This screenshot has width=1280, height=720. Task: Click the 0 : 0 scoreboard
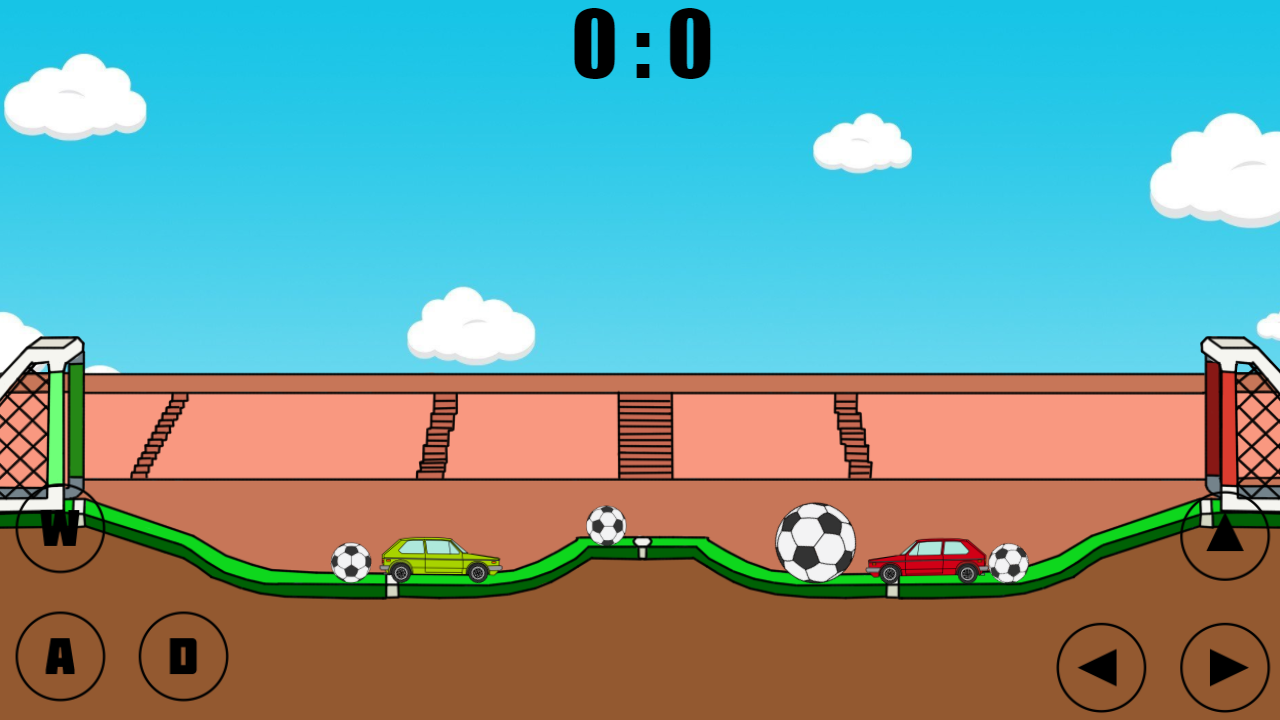coord(640,42)
